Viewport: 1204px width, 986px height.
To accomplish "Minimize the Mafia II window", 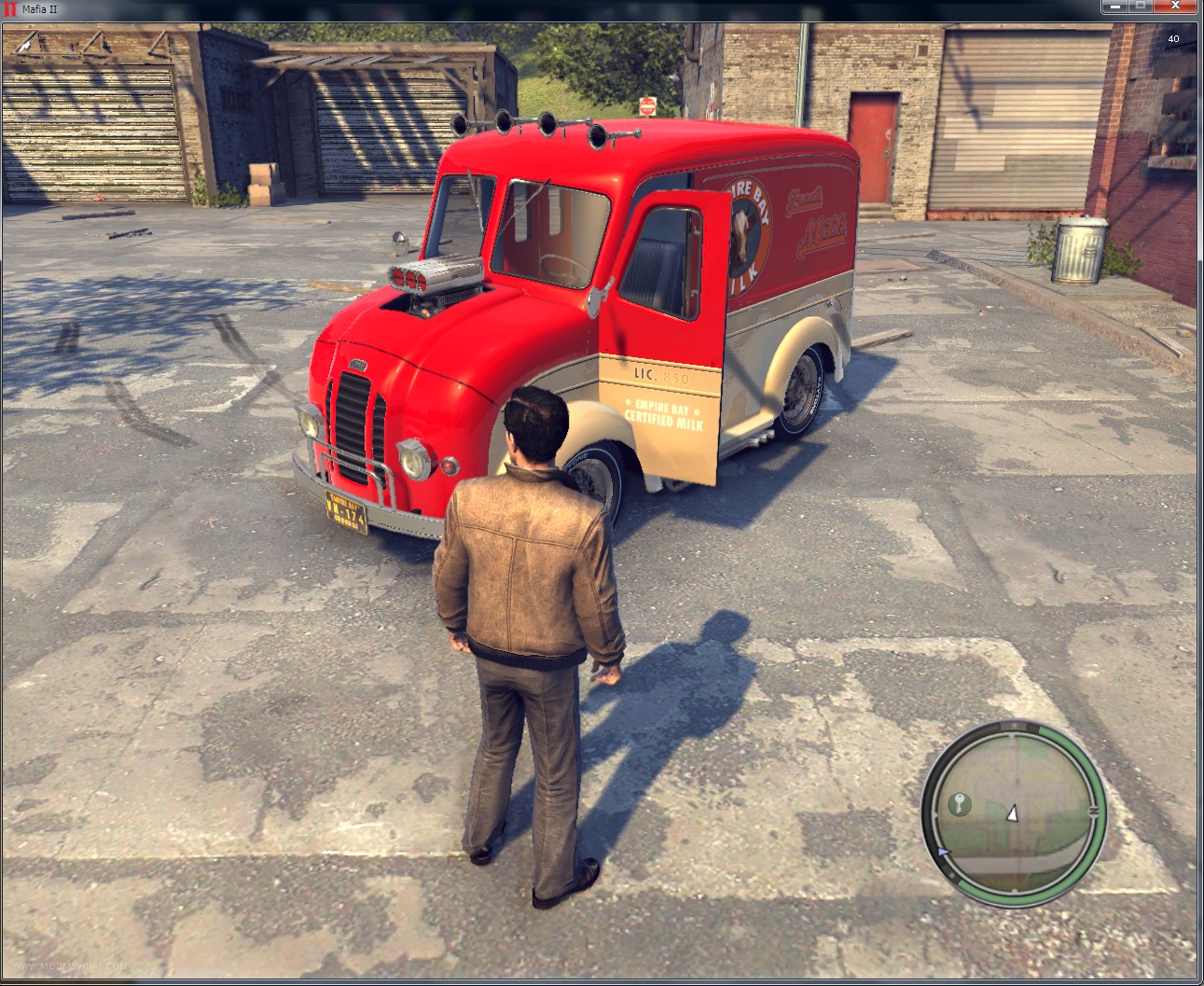I will 1114,7.
